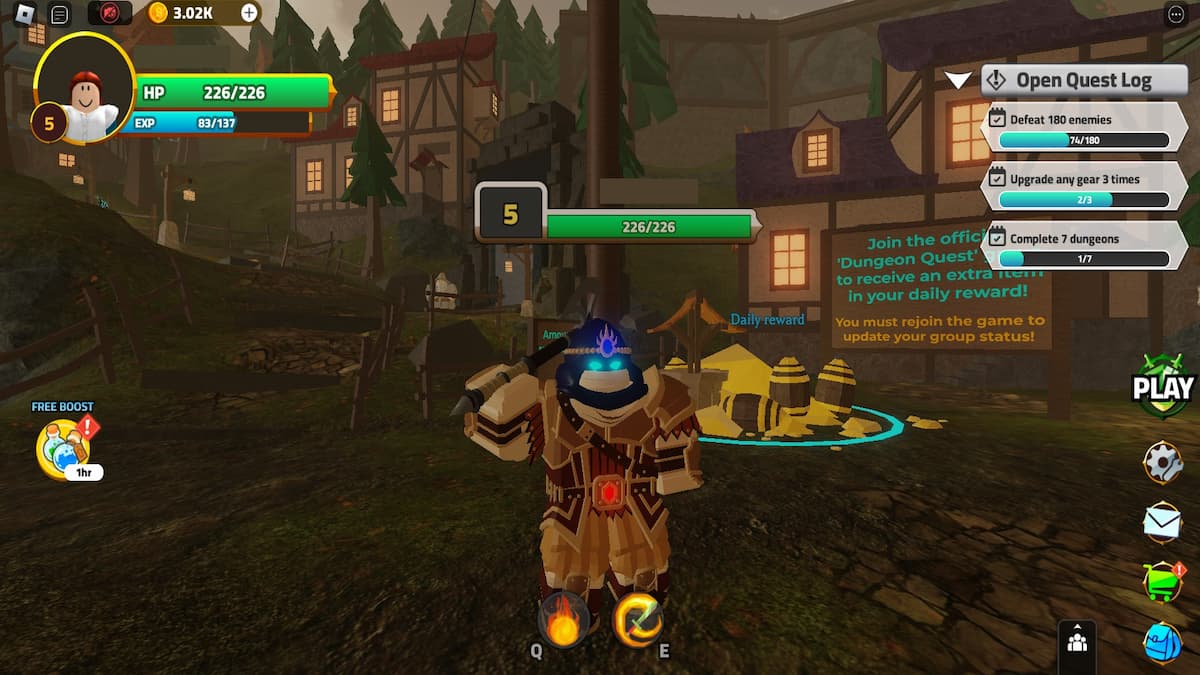1200x675 pixels.
Task: Open the three-dot options menu
Action: pyautogui.click(x=1176, y=14)
